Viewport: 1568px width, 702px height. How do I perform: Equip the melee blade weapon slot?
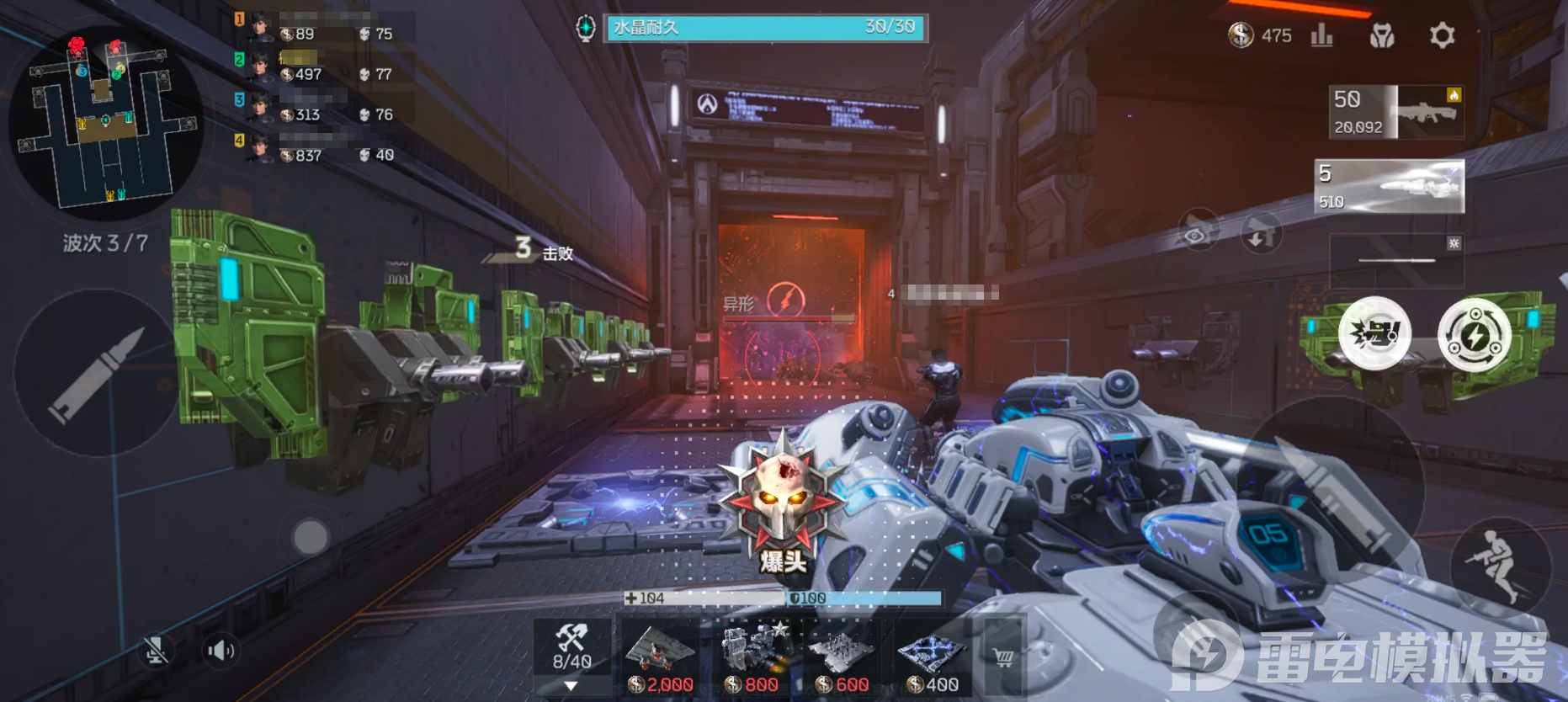point(1396,261)
